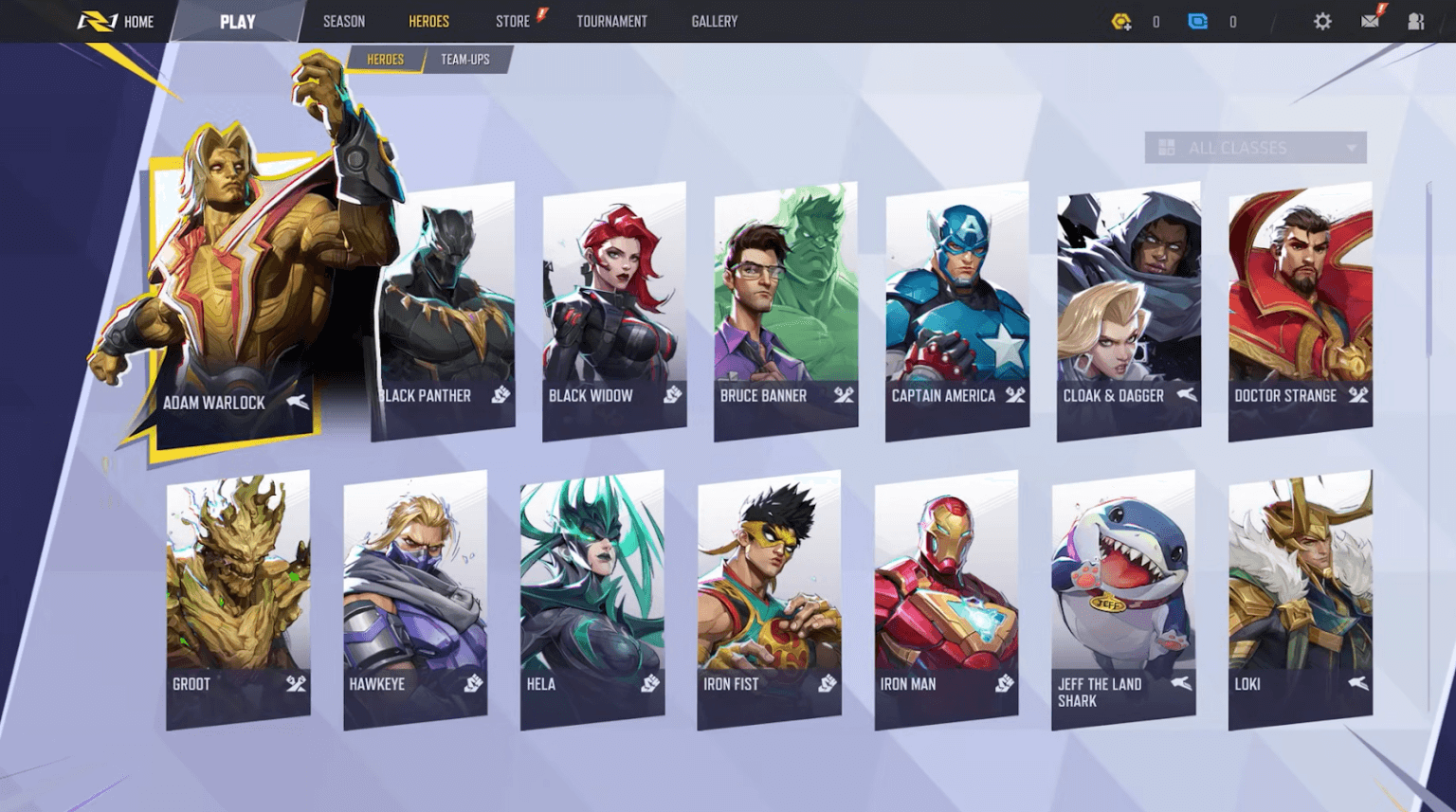The image size is (1456, 812).
Task: Open the All Classes filter dropdown
Action: [1255, 148]
